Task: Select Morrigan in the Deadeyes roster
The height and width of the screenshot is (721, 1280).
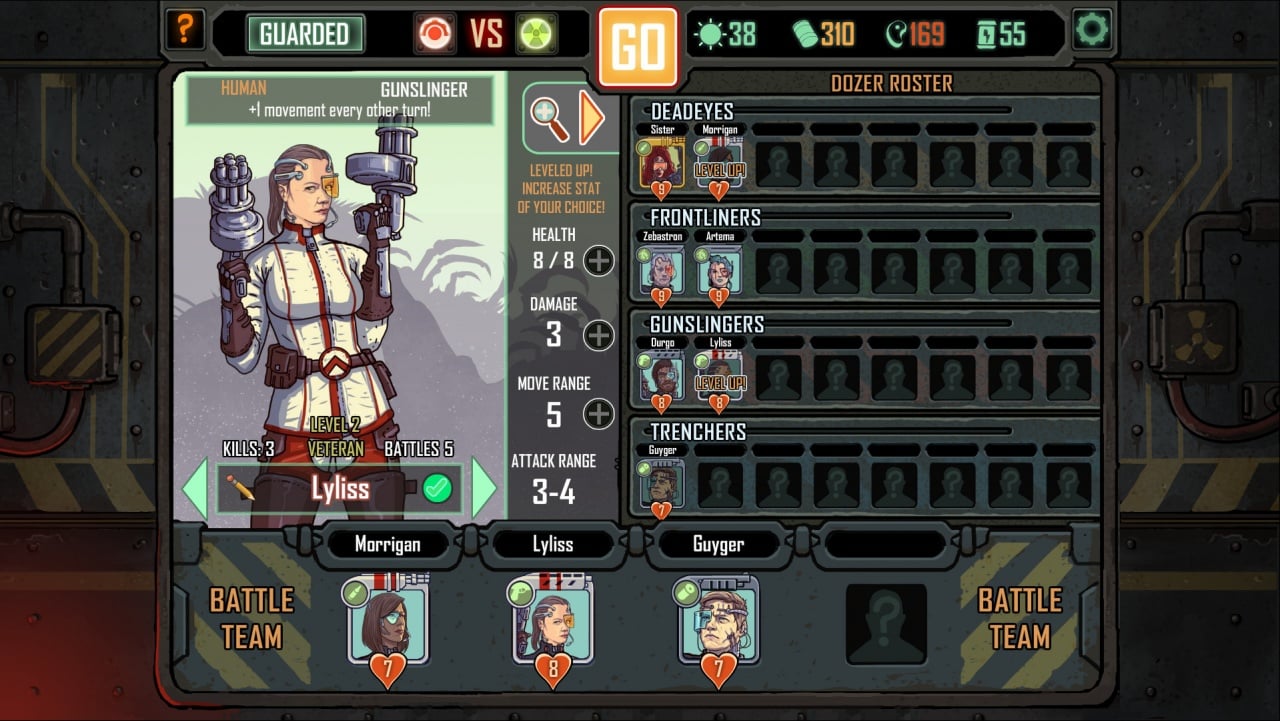Action: [x=719, y=163]
